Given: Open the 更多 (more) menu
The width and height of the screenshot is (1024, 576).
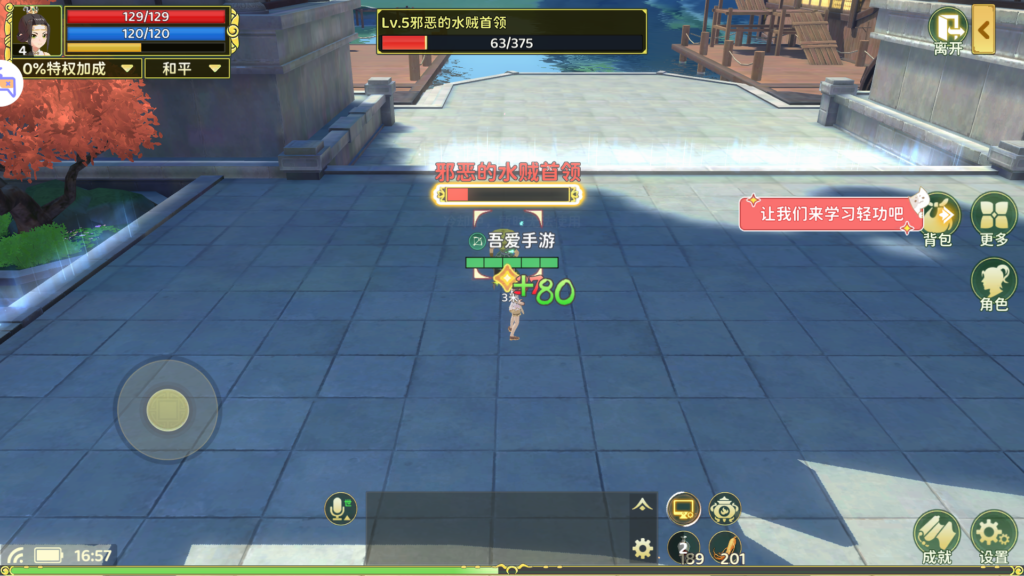Looking at the screenshot, I should point(994,218).
